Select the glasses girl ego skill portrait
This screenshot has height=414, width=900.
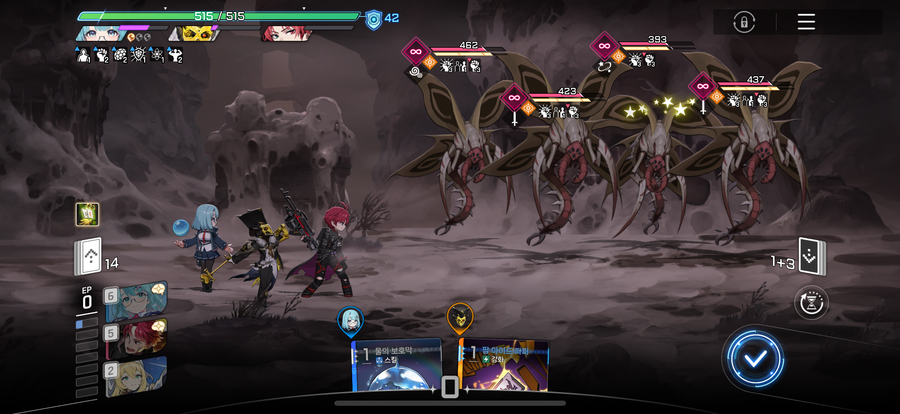click(137, 299)
